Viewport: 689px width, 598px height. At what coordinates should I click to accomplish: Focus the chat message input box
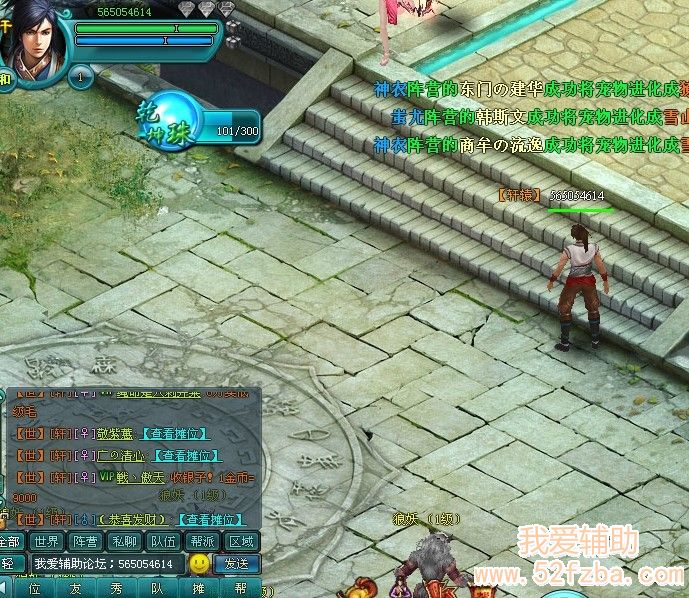105,564
